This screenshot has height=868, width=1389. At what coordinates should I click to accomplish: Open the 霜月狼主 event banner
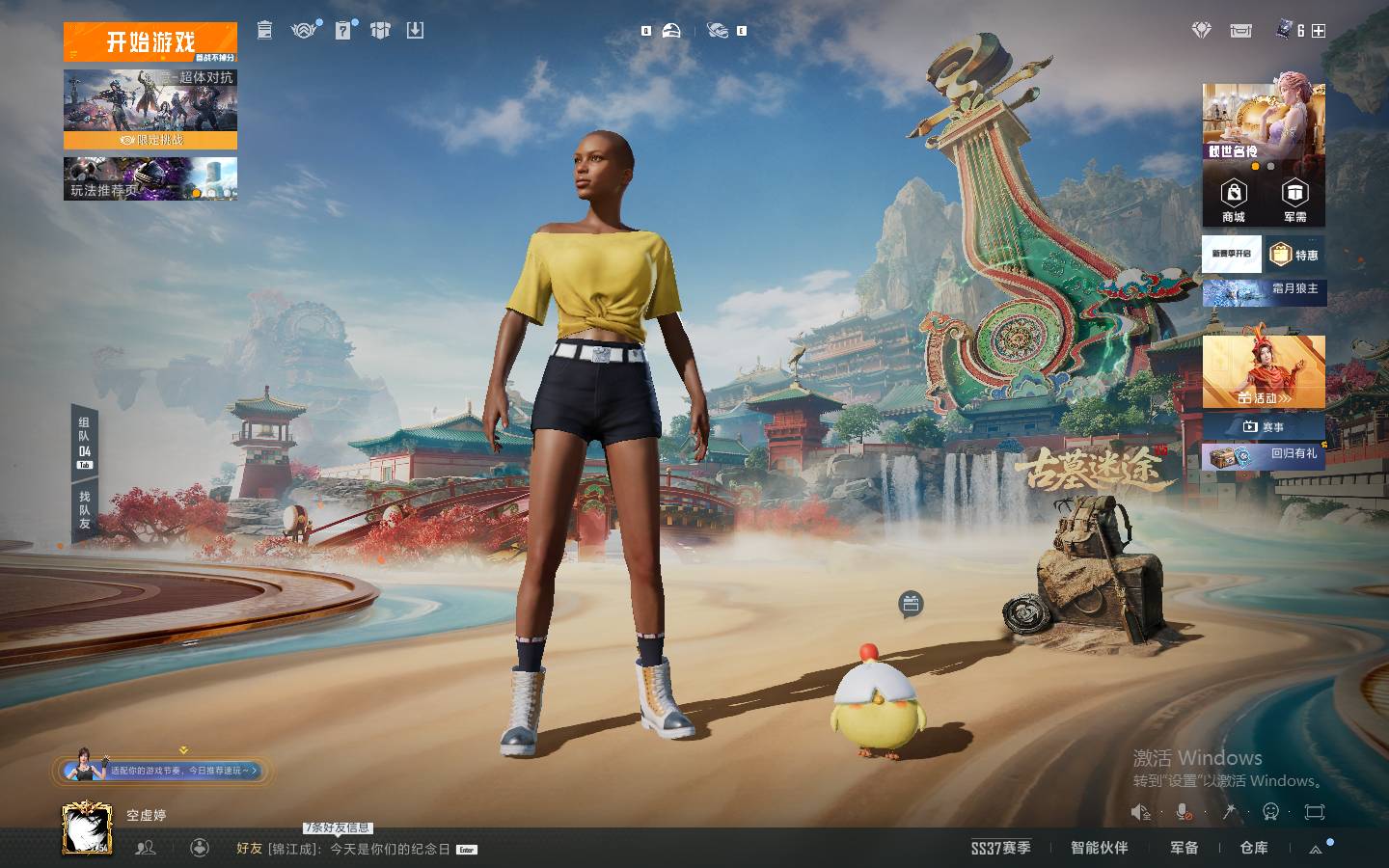[x=1264, y=290]
